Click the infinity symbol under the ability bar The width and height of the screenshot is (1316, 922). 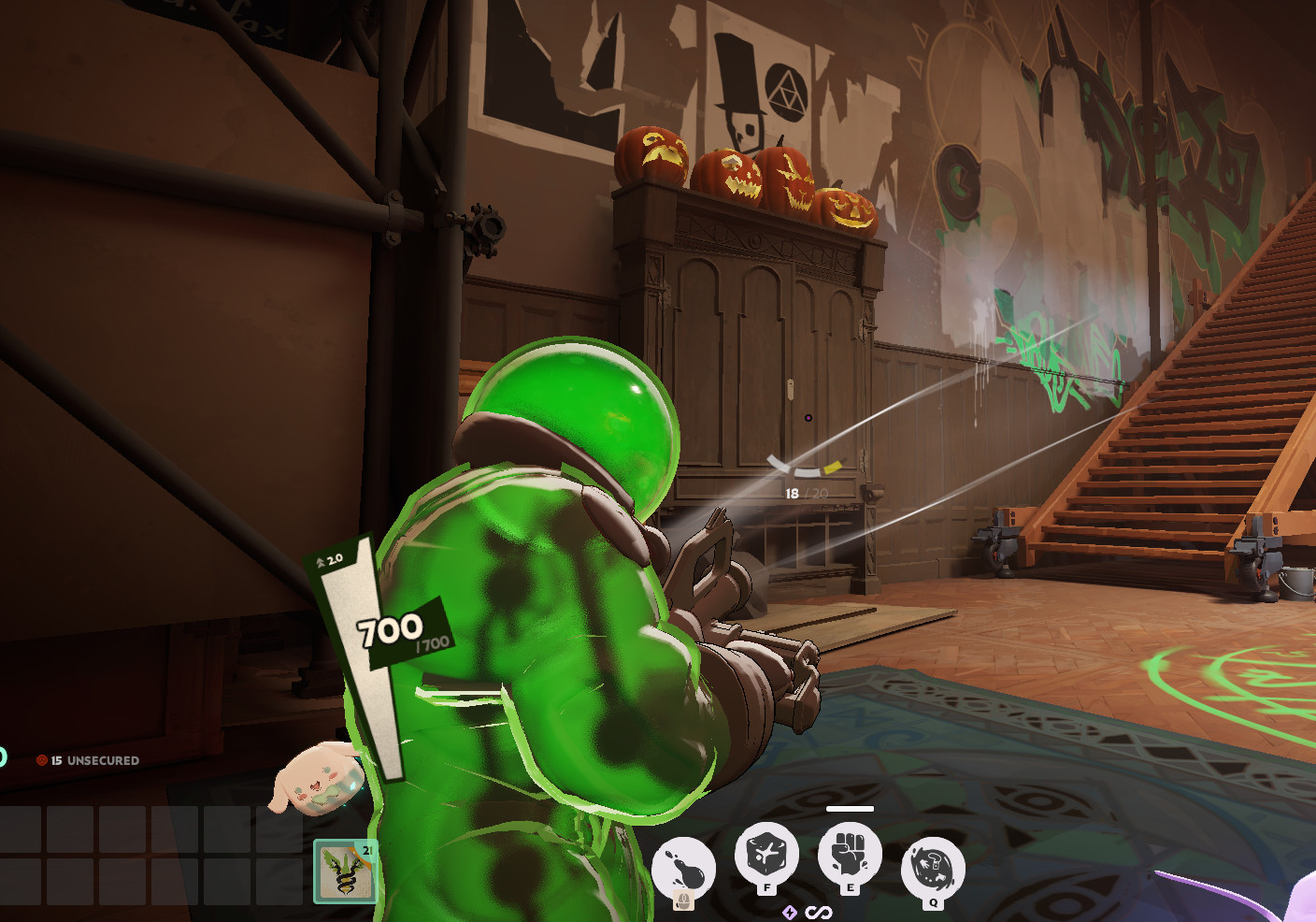tap(819, 912)
